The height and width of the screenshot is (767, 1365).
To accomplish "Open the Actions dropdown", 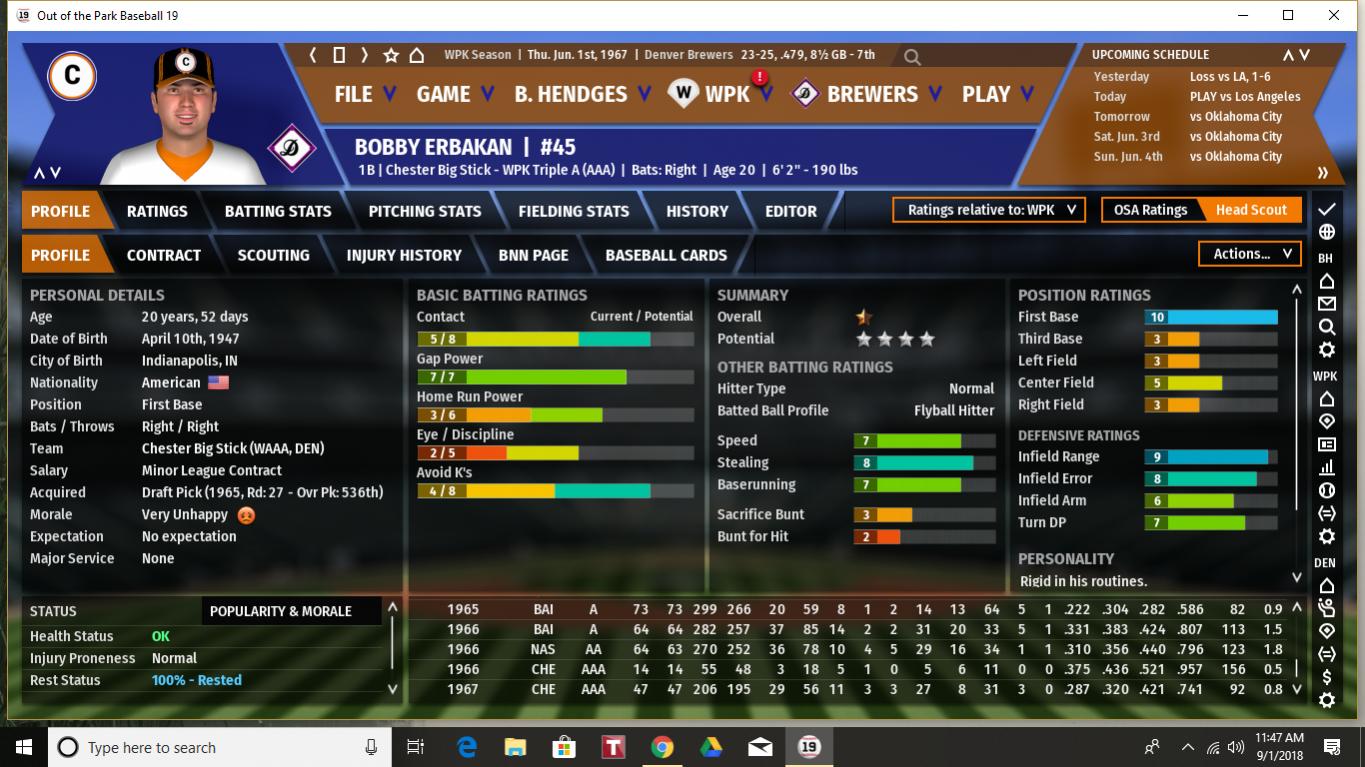I will 1250,254.
